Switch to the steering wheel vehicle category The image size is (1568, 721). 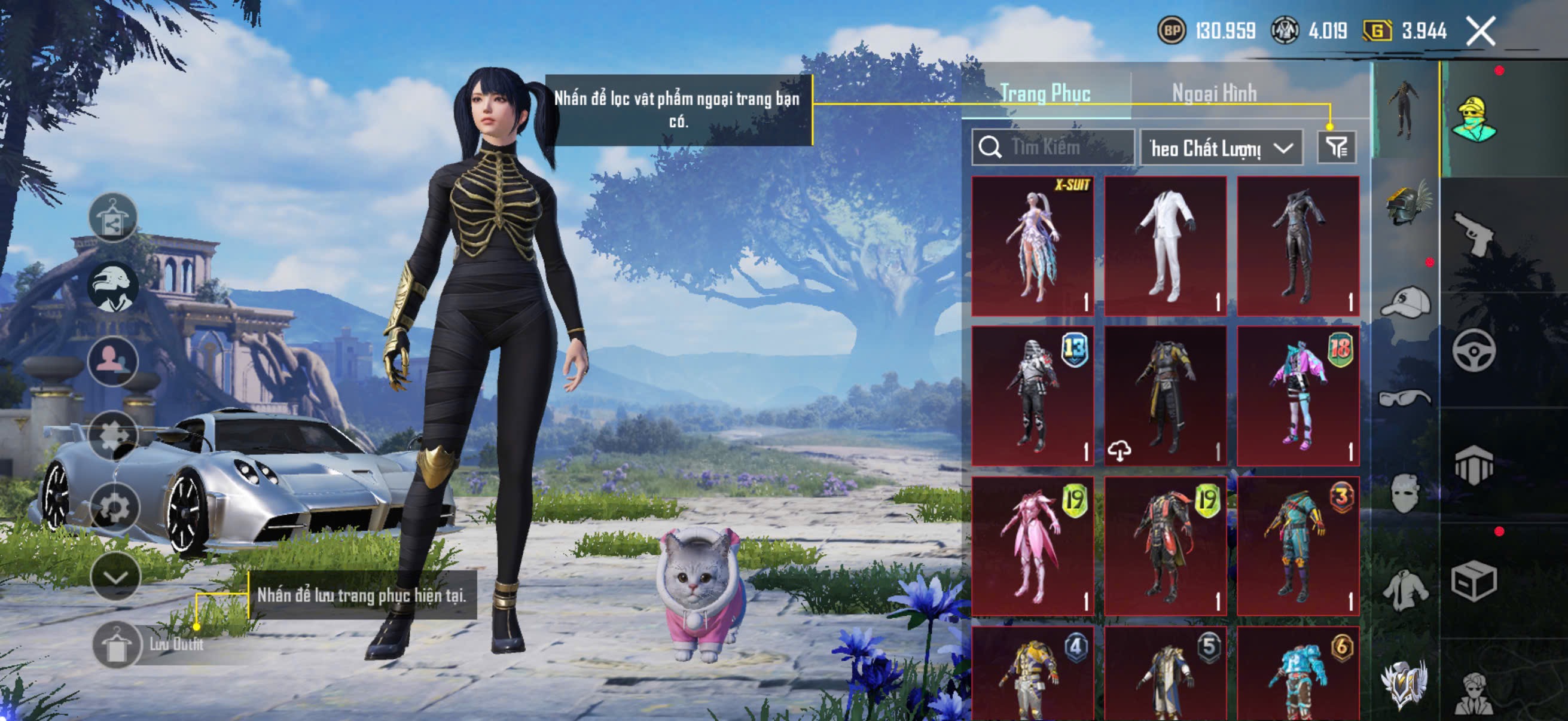point(1473,350)
